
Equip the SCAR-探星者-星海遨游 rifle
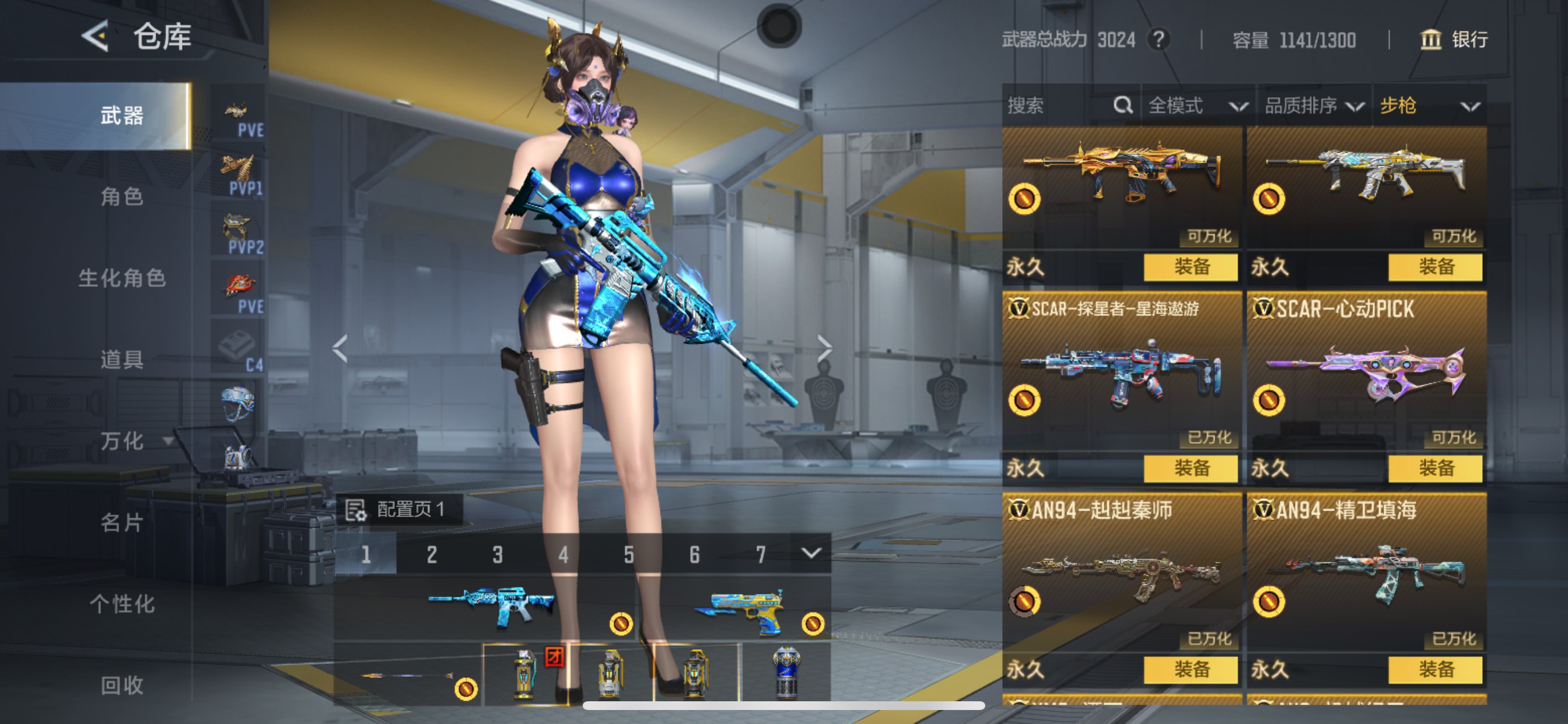click(x=1190, y=468)
